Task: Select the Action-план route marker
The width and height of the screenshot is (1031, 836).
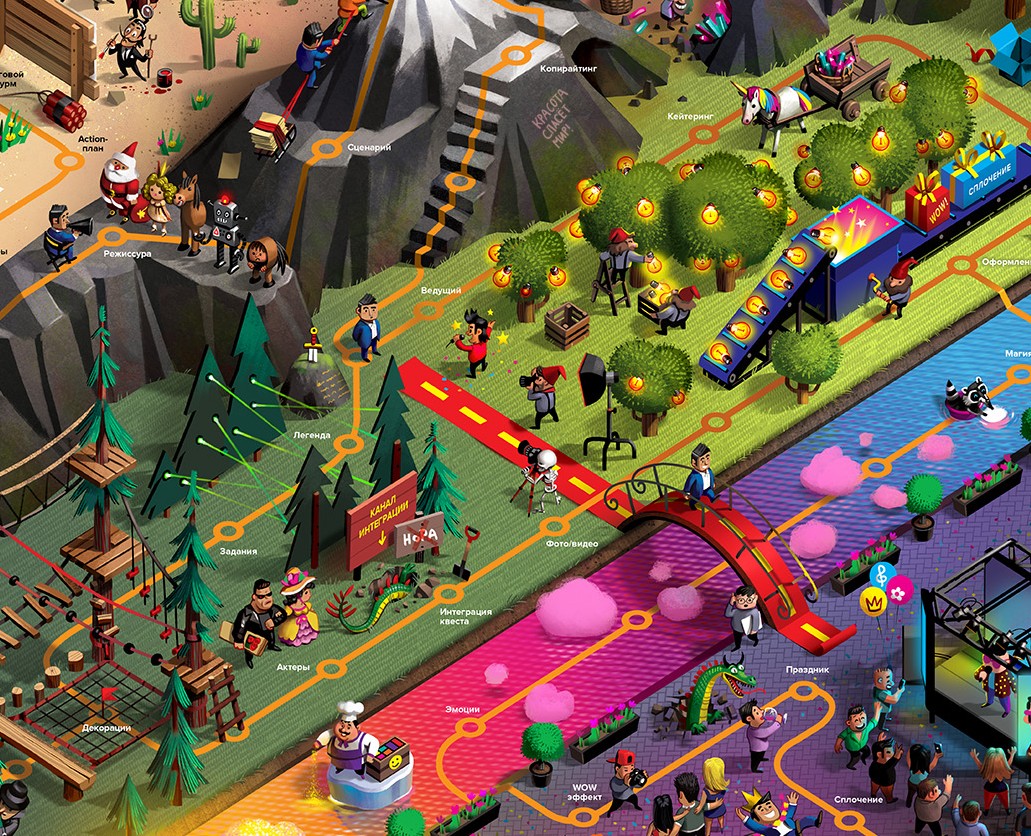Action: pos(69,159)
